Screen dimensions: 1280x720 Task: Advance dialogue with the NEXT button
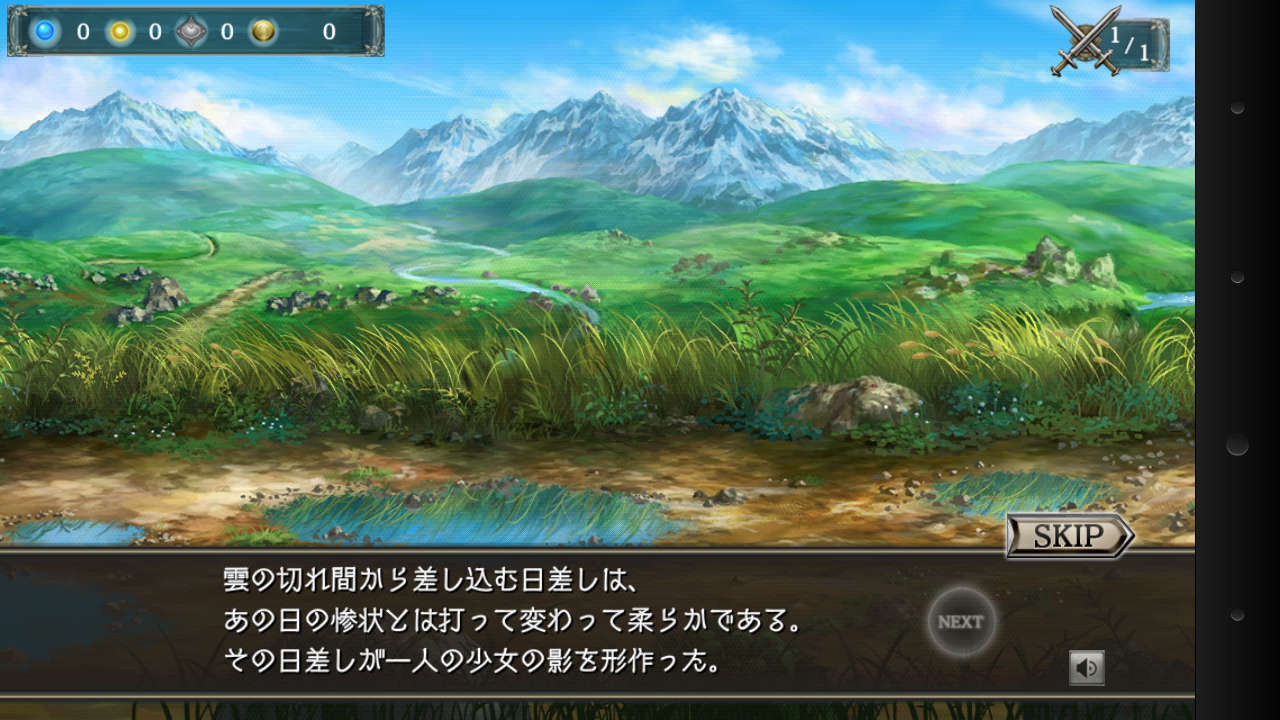click(x=961, y=621)
